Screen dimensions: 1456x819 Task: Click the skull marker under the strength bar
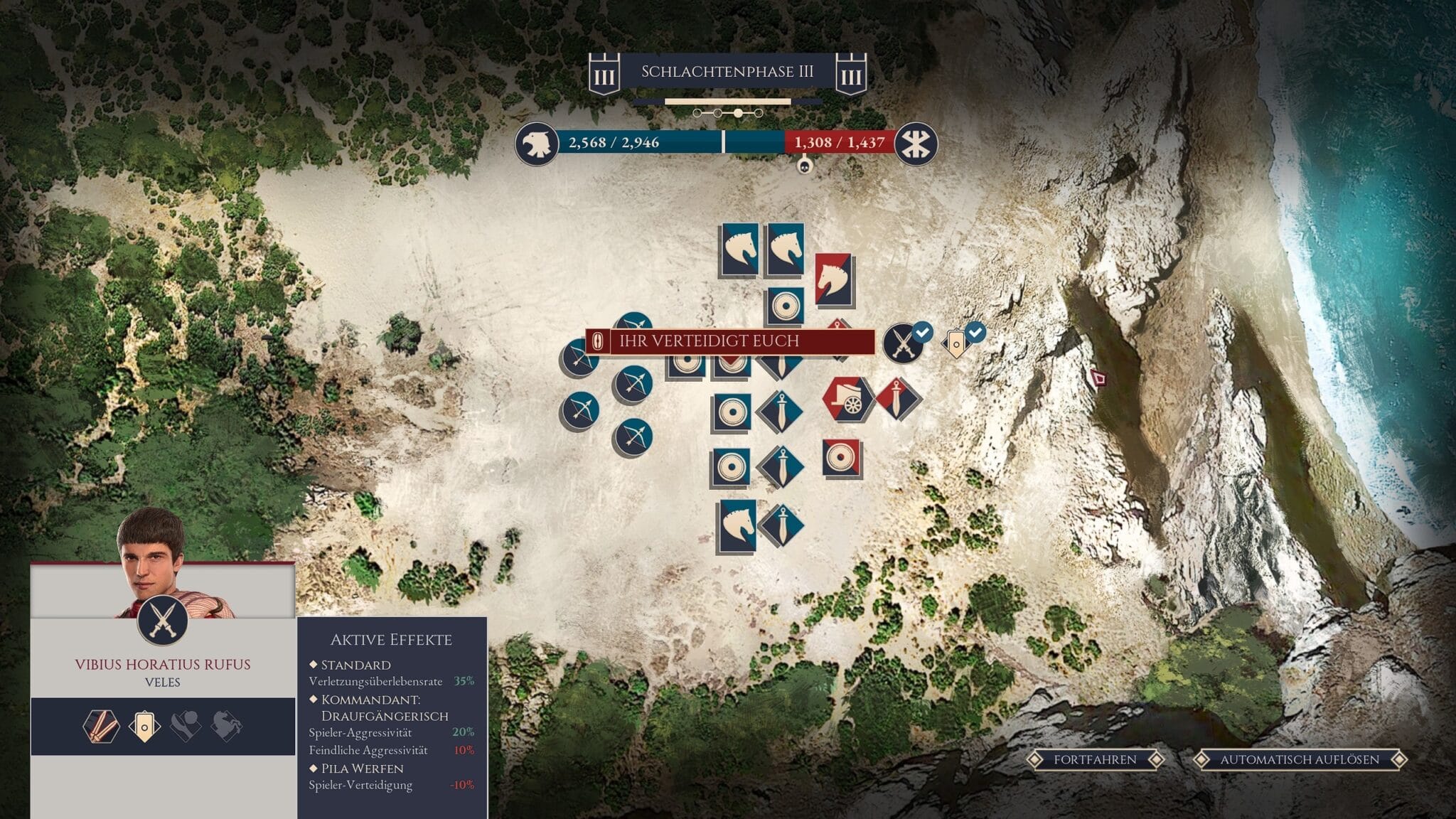coord(805,166)
